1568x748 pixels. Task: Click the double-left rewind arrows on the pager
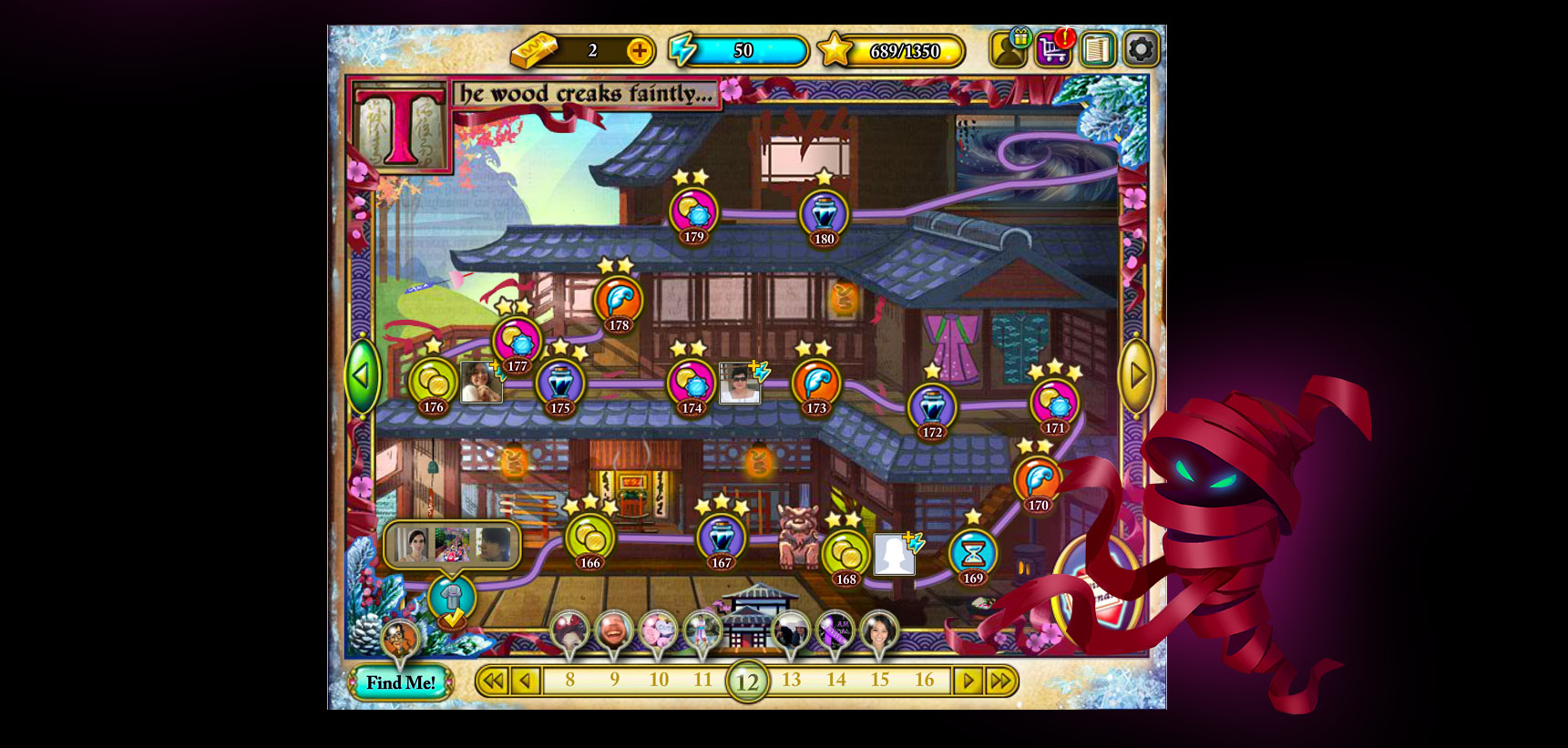494,680
